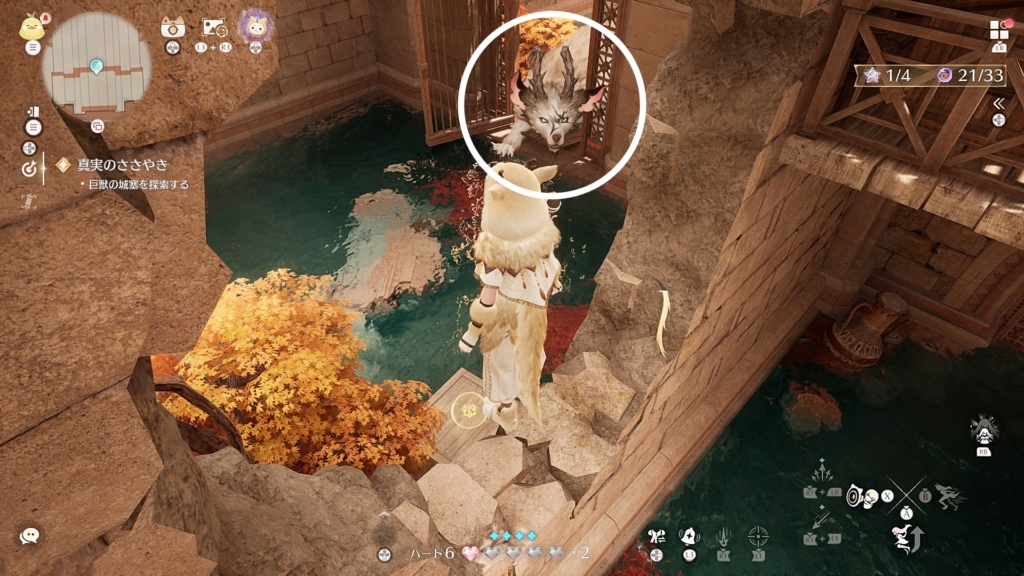
Task: Open the cat-eared camera
Action: click(173, 28)
